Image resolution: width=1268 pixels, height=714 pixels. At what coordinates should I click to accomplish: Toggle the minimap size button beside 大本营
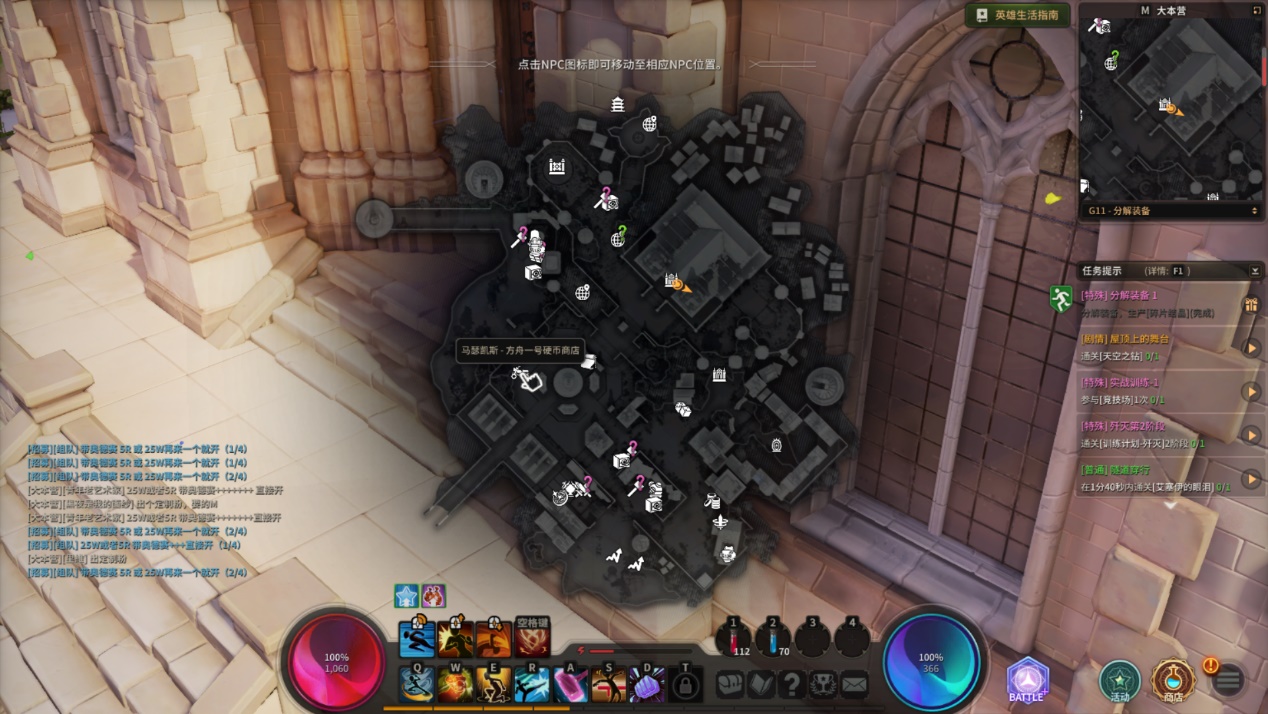[1257, 10]
